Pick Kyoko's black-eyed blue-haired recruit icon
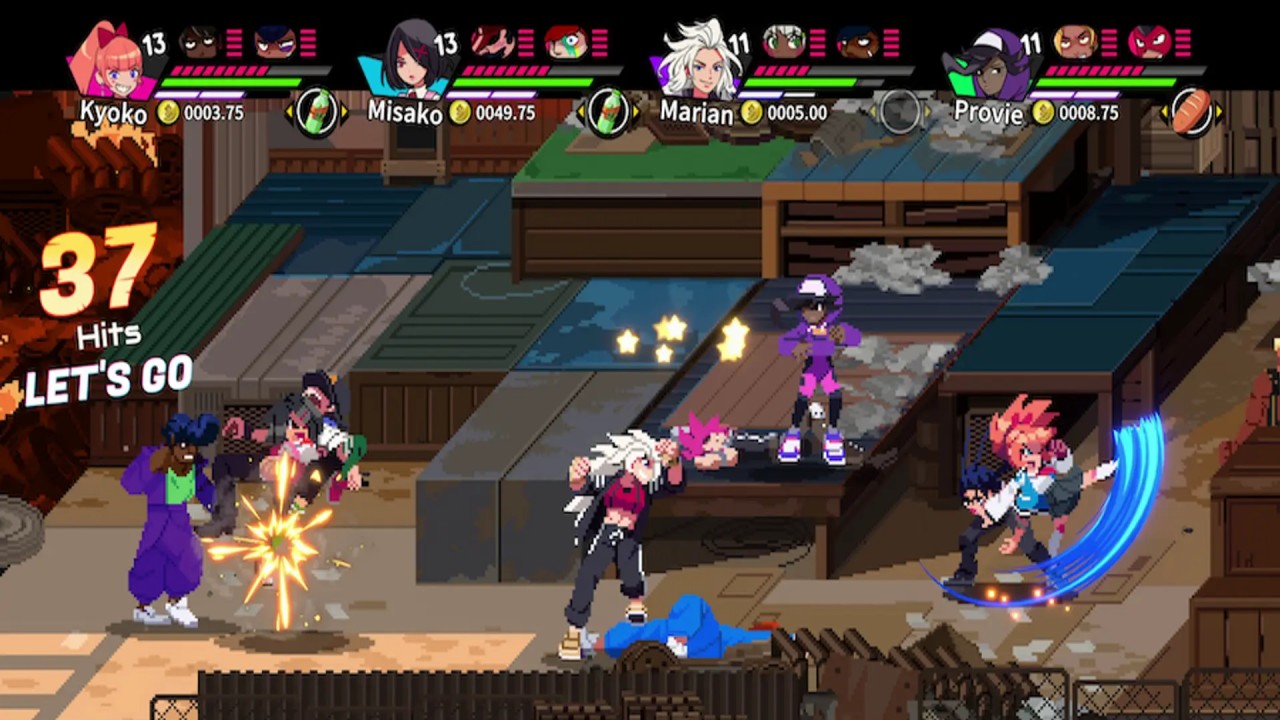 coord(274,42)
